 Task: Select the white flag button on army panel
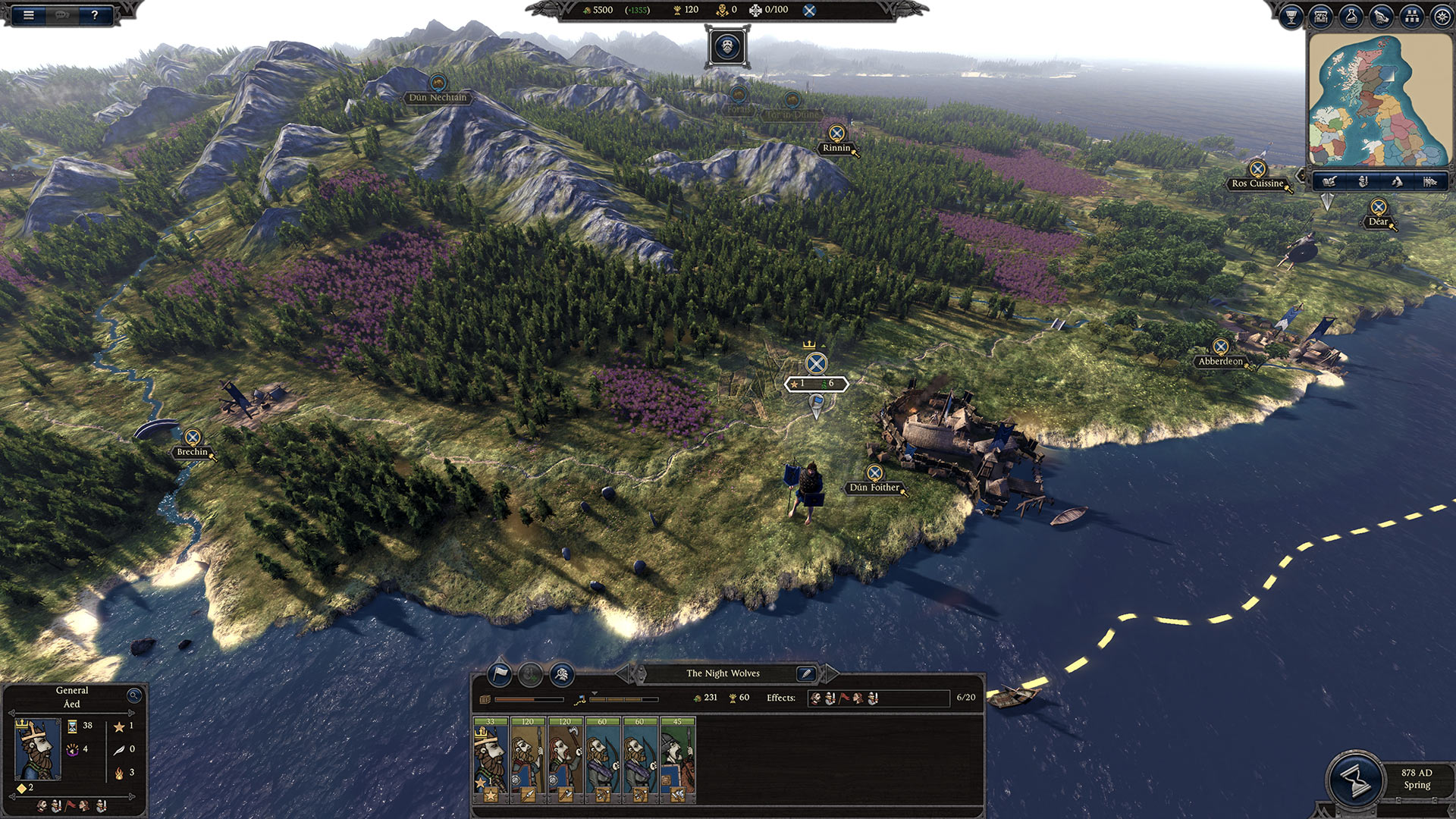click(500, 673)
